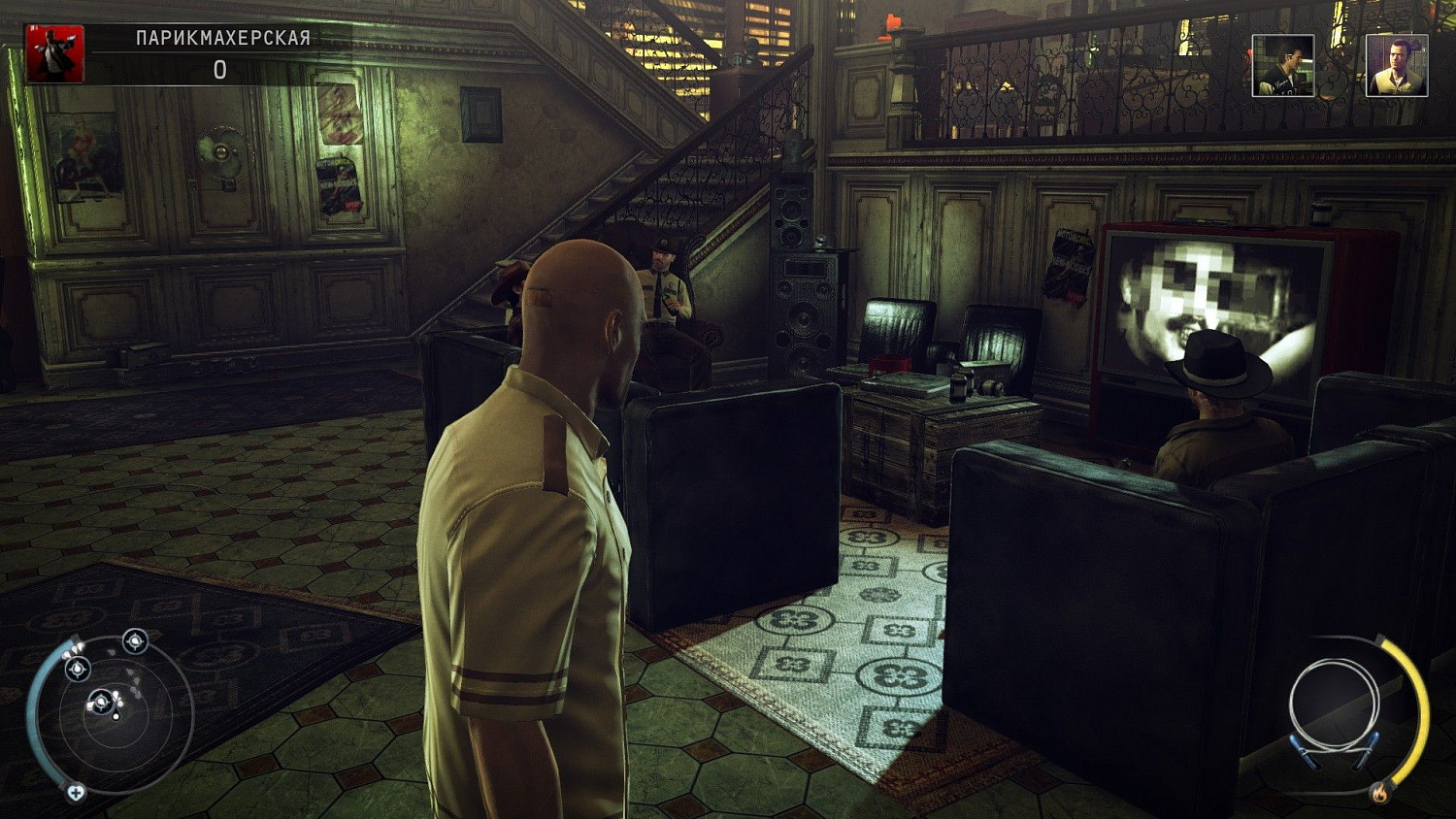This screenshot has height=819, width=1456.
Task: Click the policeman seated by the stairs
Action: point(665,291)
